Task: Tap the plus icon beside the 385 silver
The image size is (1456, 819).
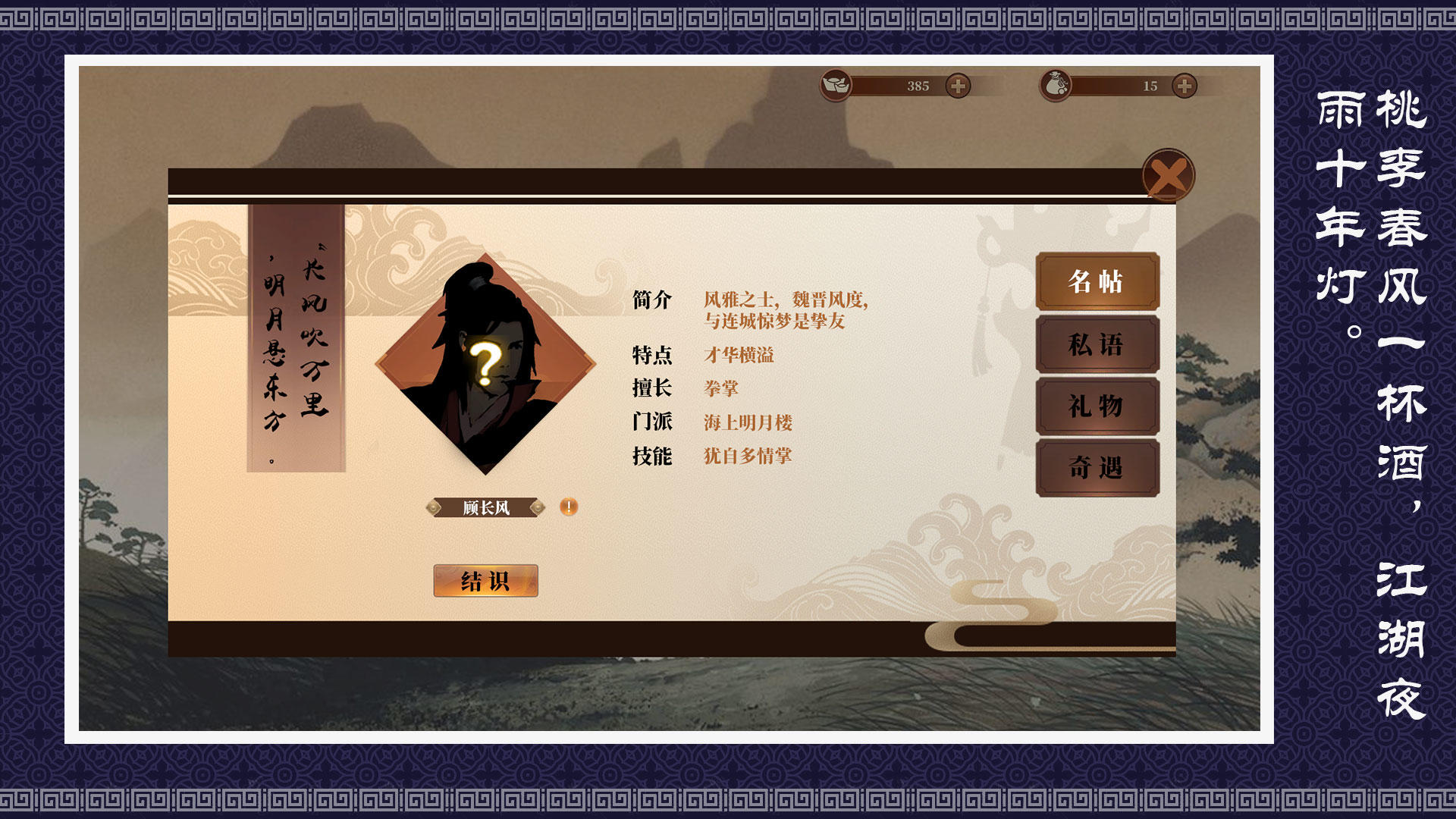Action: (957, 86)
